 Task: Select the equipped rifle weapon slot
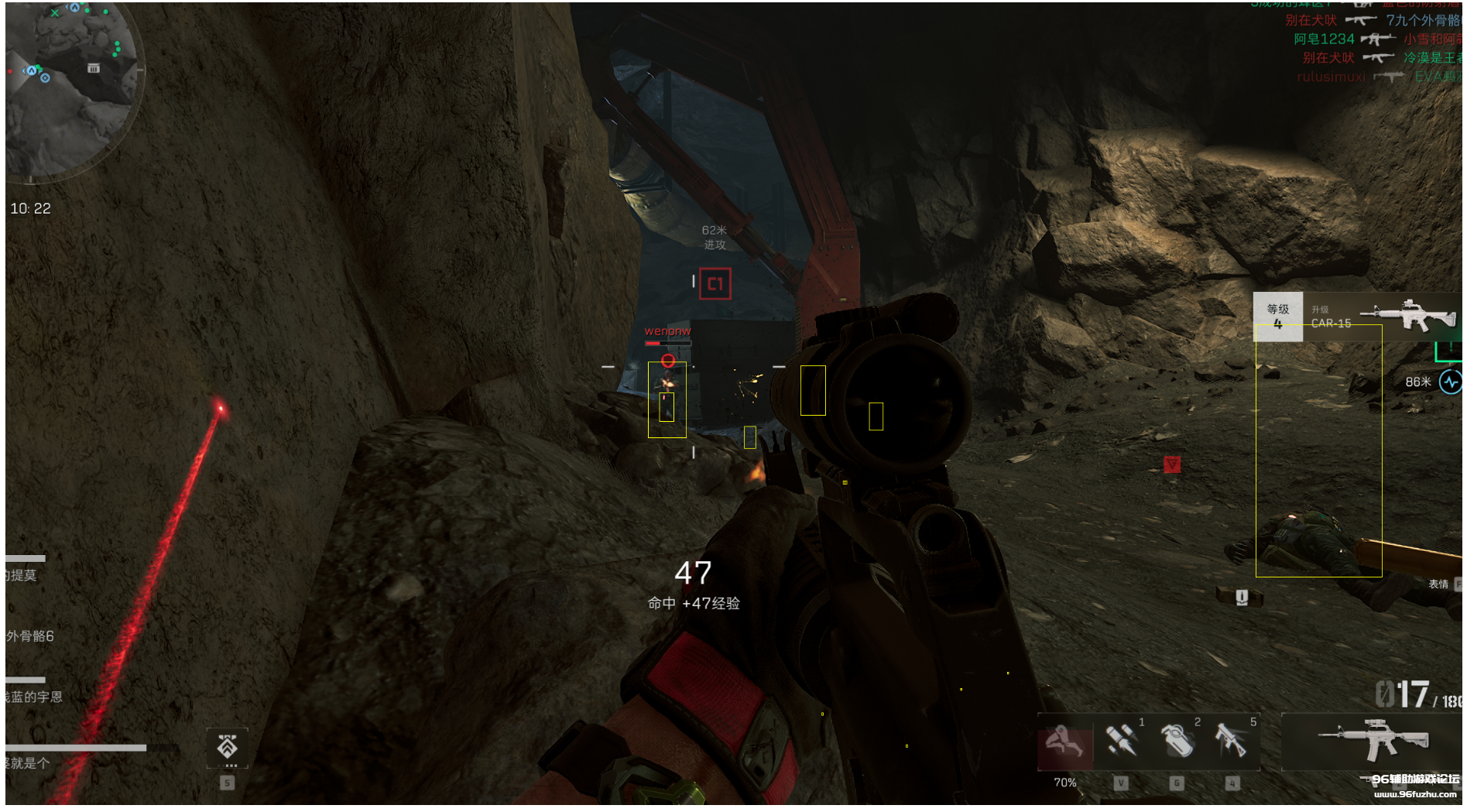pos(1373,739)
